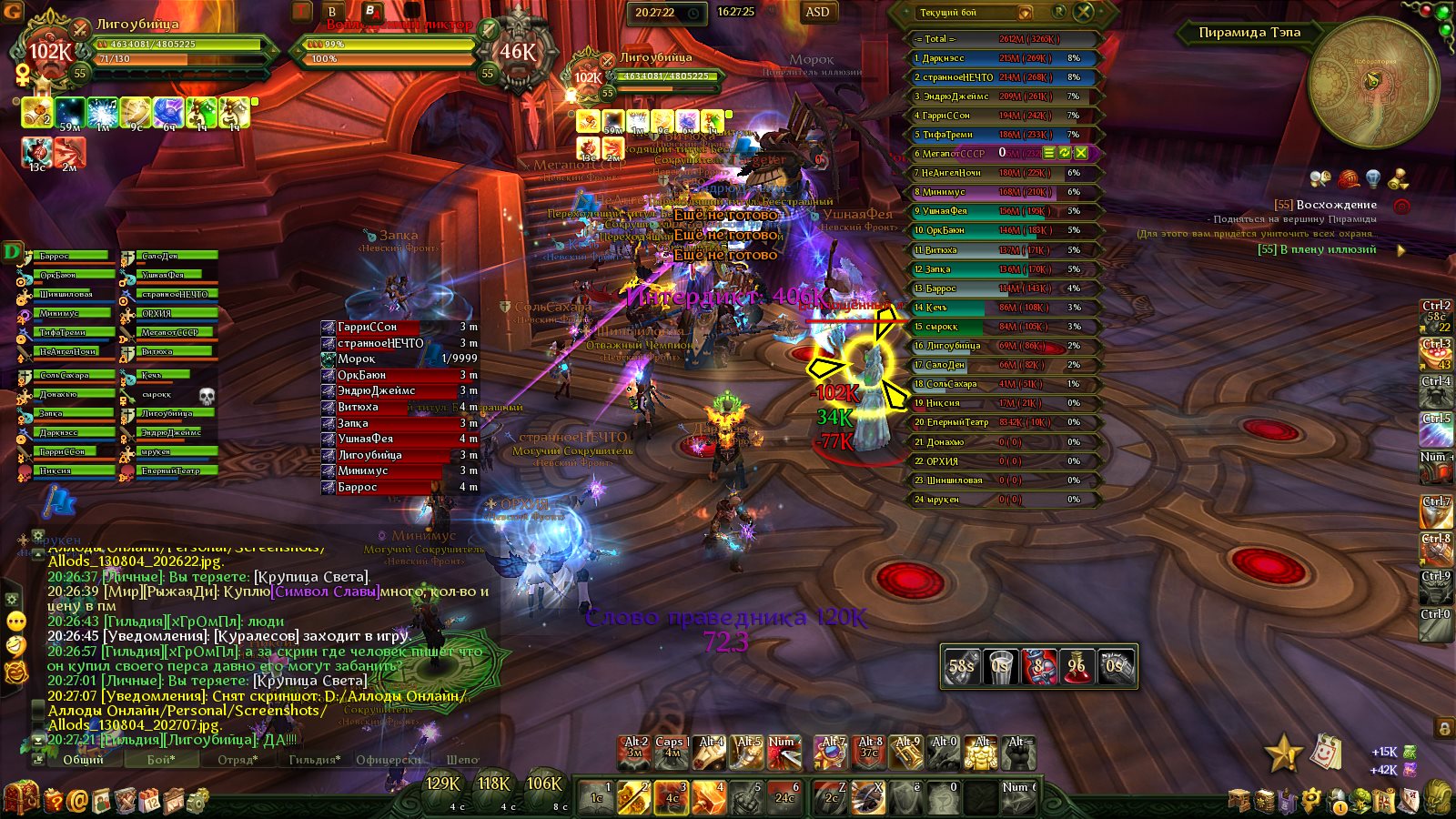
Task: Toggle the padlock action bar lock
Action: click(1444, 727)
